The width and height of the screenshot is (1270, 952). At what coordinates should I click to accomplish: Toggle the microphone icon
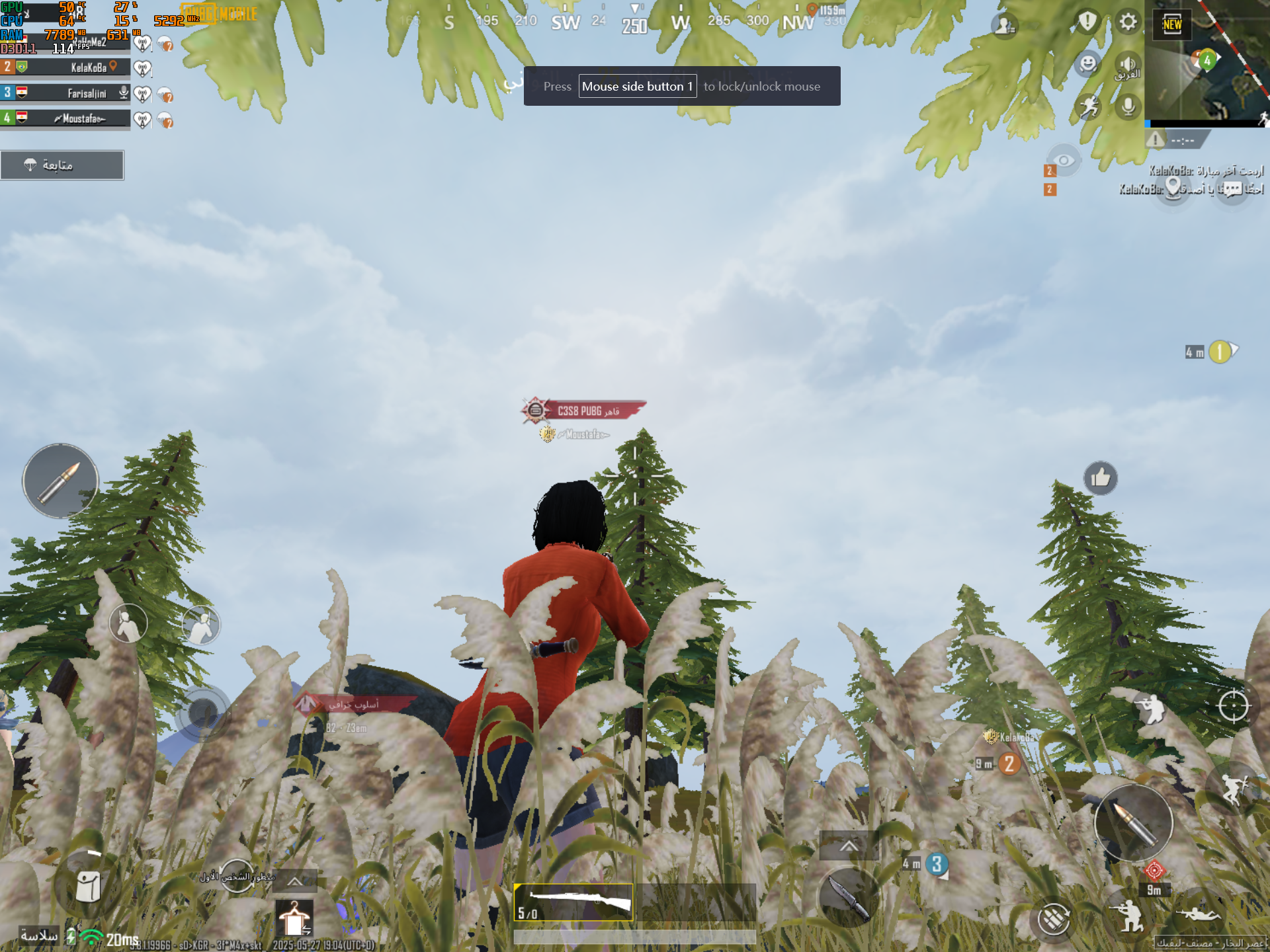1128,106
